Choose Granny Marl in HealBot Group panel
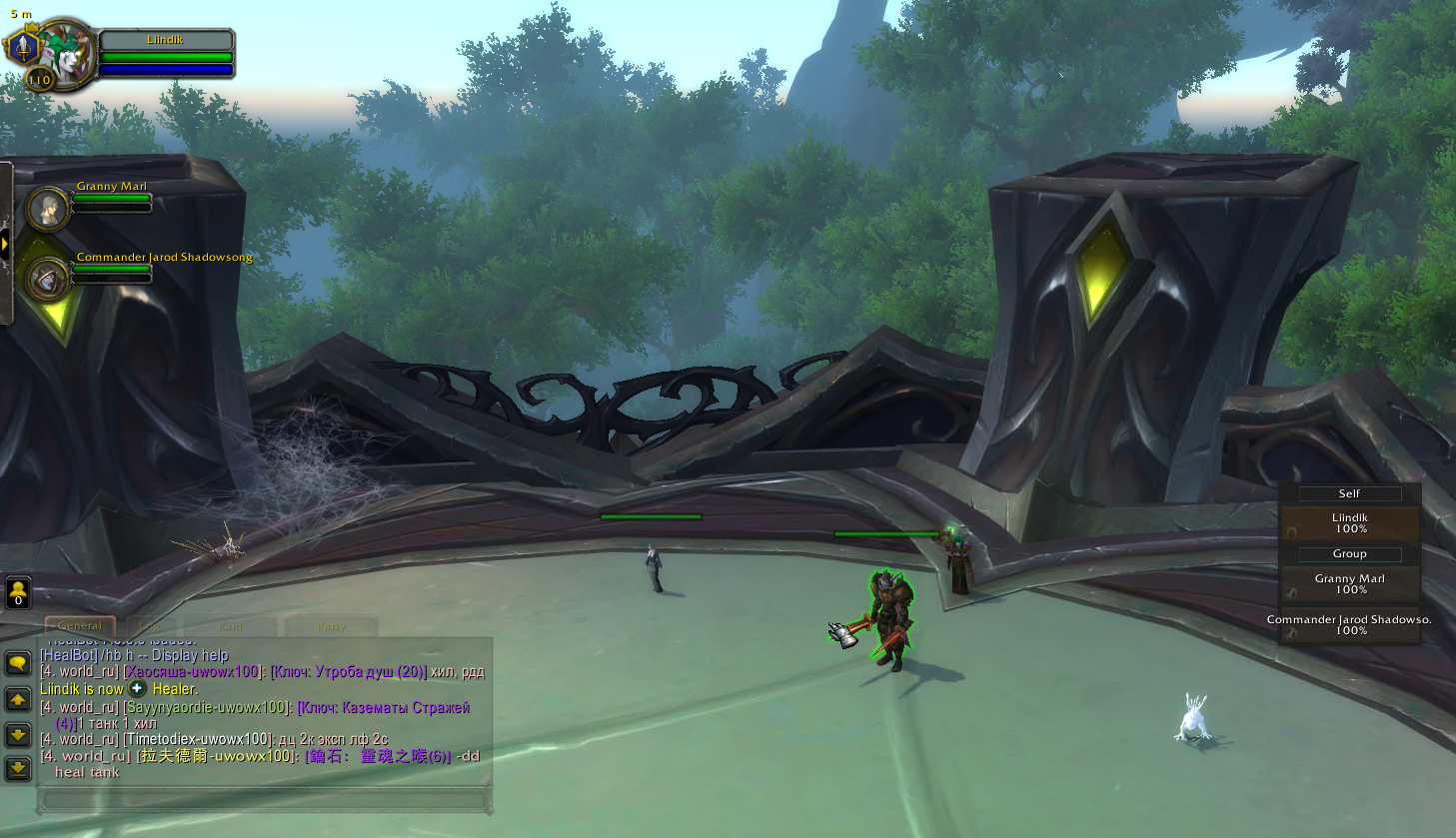Screen dimensions: 1456x838 [x=1349, y=584]
